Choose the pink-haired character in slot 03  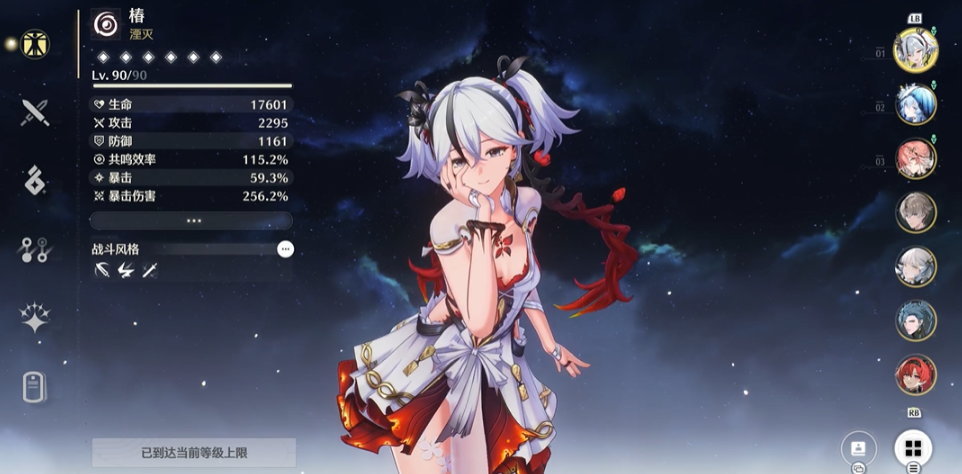915,159
